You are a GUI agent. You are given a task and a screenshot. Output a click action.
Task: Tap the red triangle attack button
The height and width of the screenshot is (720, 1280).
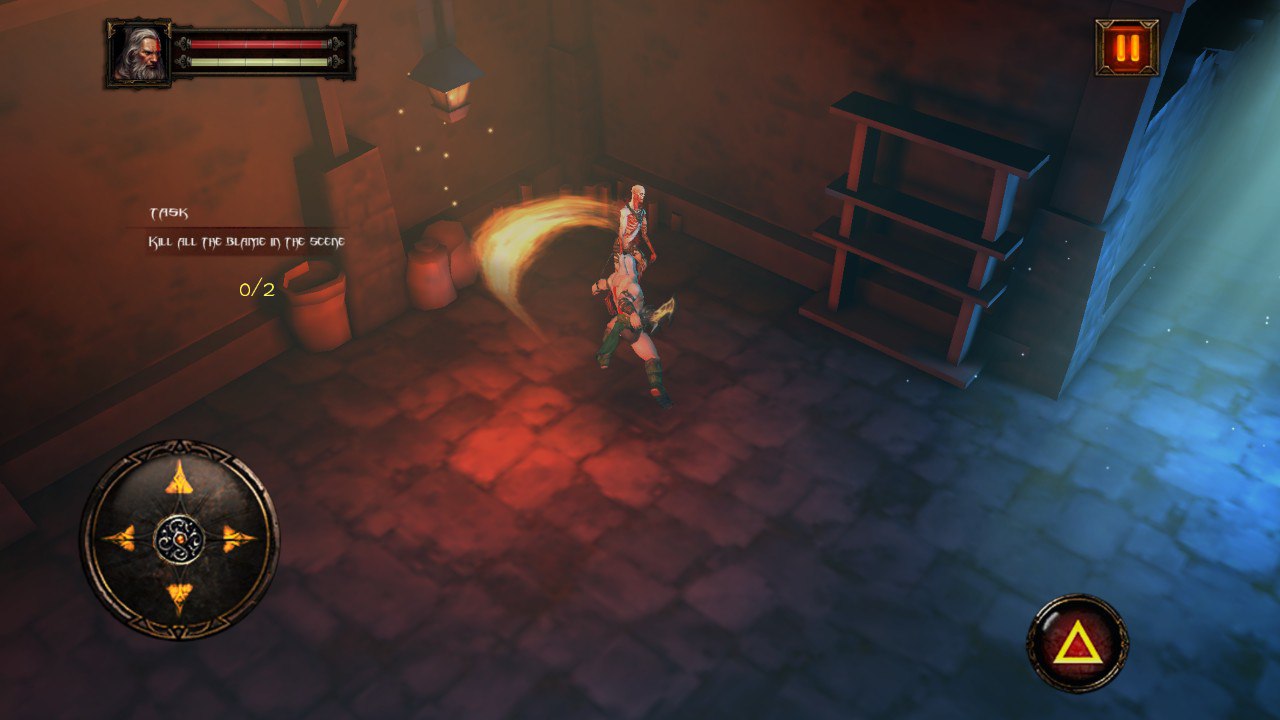coord(1077,643)
